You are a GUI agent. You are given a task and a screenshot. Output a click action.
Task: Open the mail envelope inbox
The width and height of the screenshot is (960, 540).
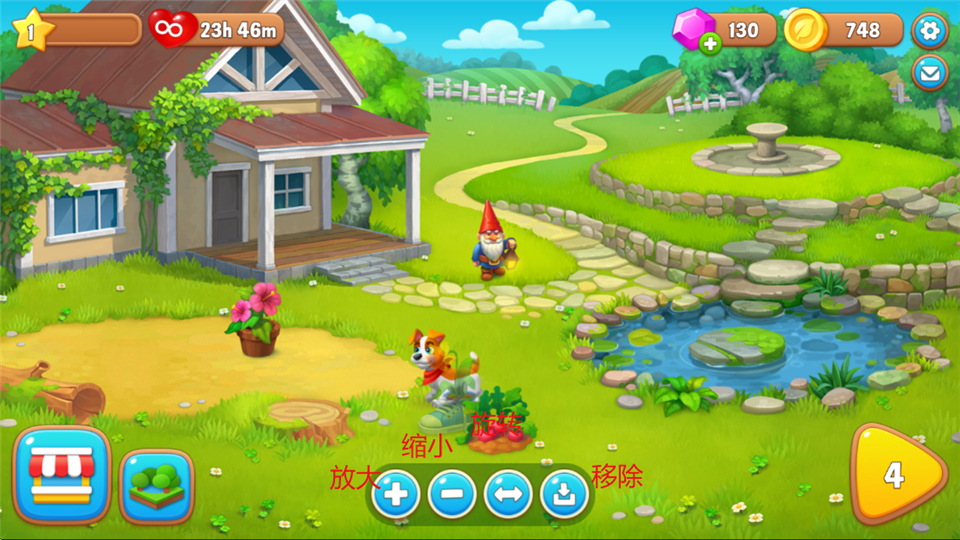930,72
